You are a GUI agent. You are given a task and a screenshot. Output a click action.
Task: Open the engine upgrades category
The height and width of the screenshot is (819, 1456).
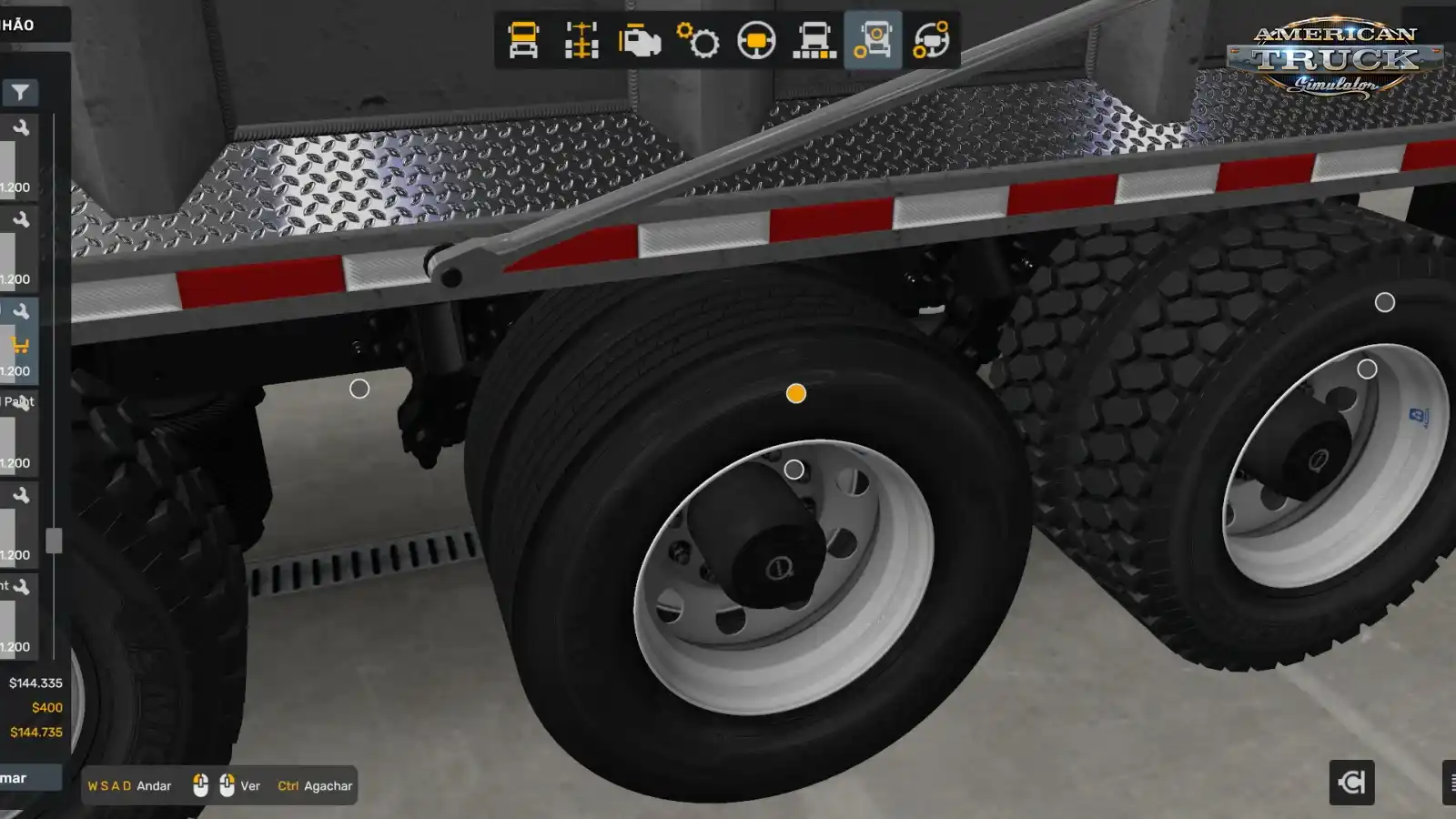click(x=640, y=41)
